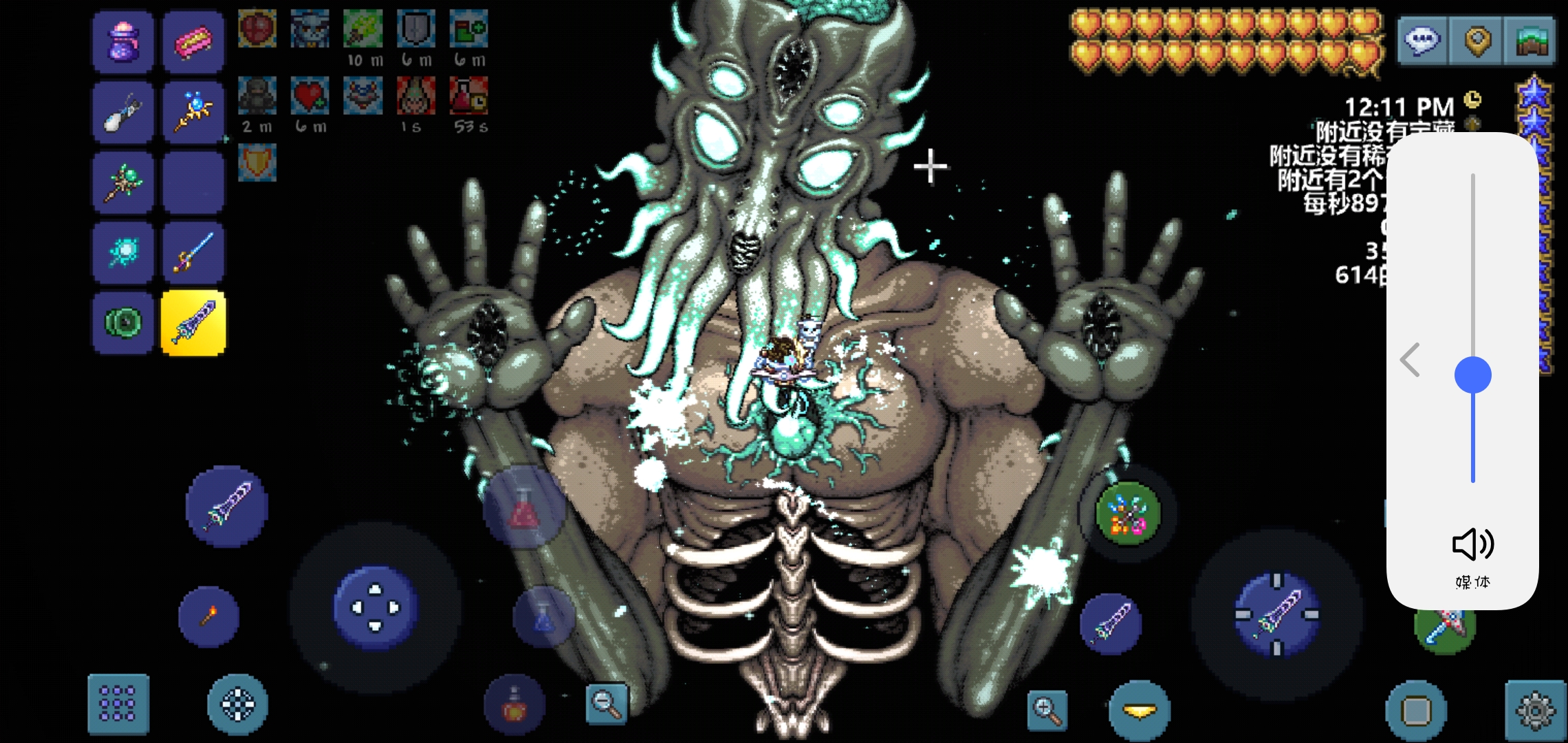Viewport: 1568px width, 743px height.
Task: Select the highlighted Zenith sword slot
Action: pyautogui.click(x=193, y=322)
